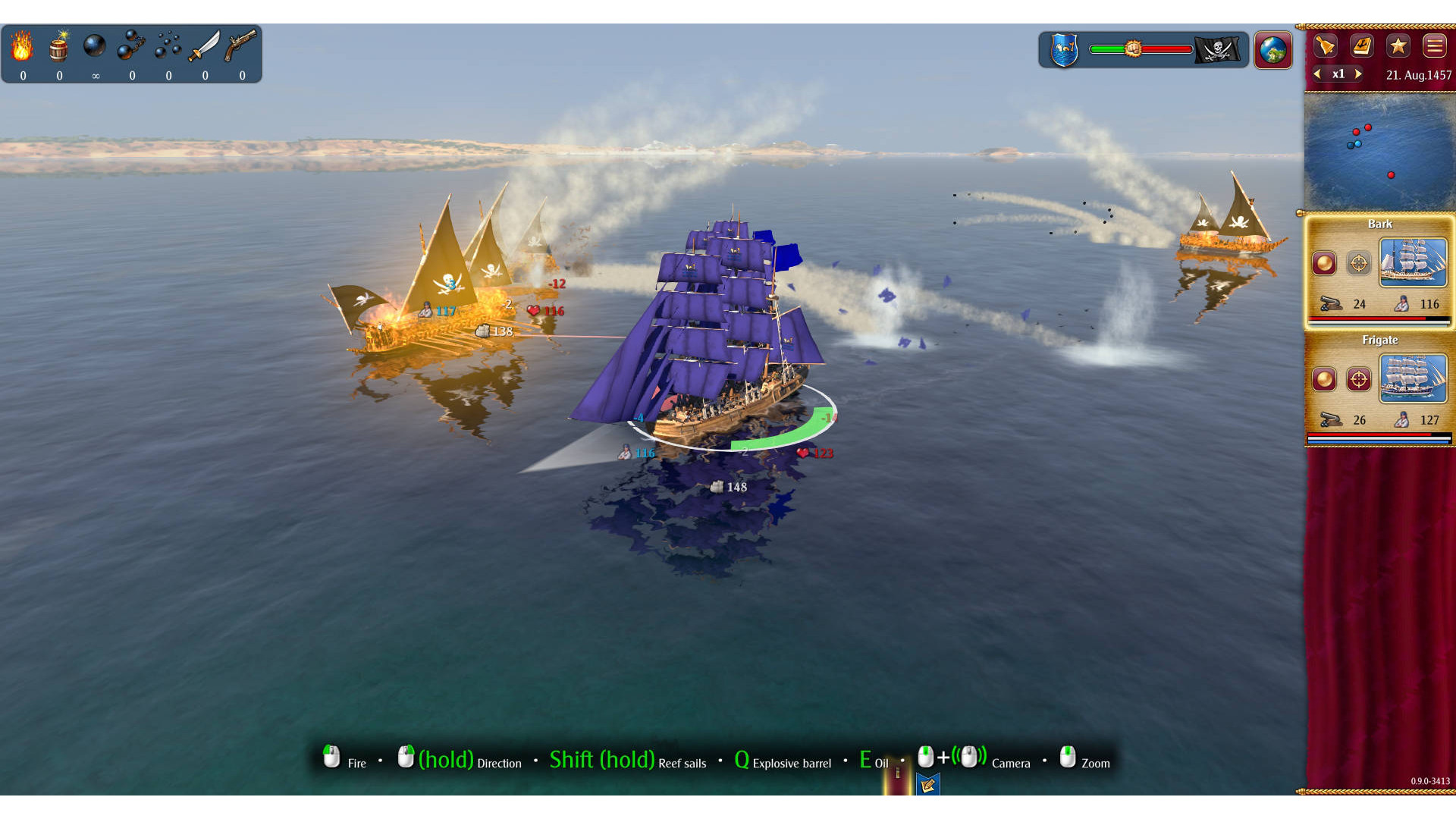
Task: Select the standard cannonball ammo
Action: 95,47
